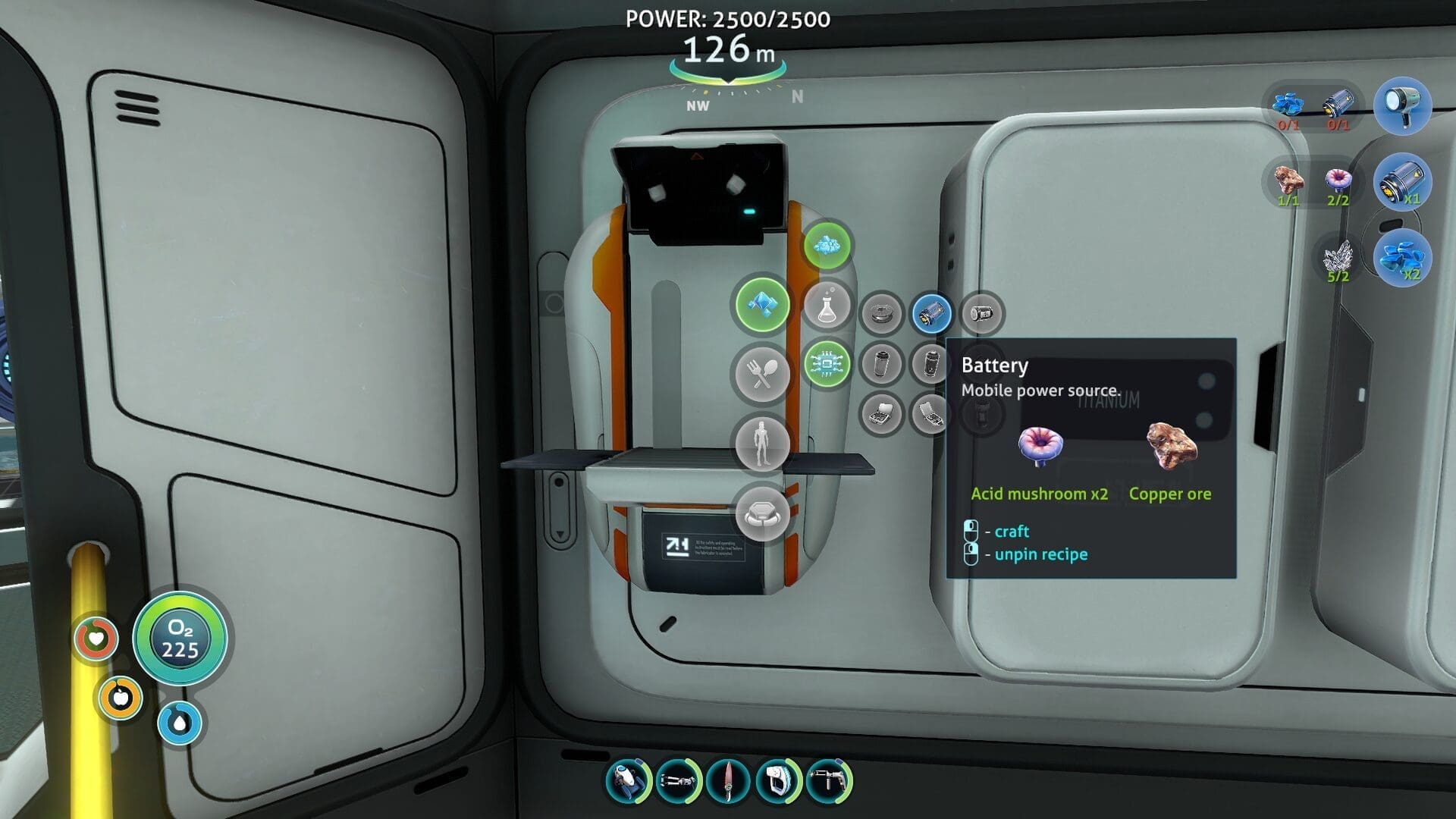The image size is (1456, 819).
Task: Click the pinned Glass x2 recipe
Action: coord(1401,258)
